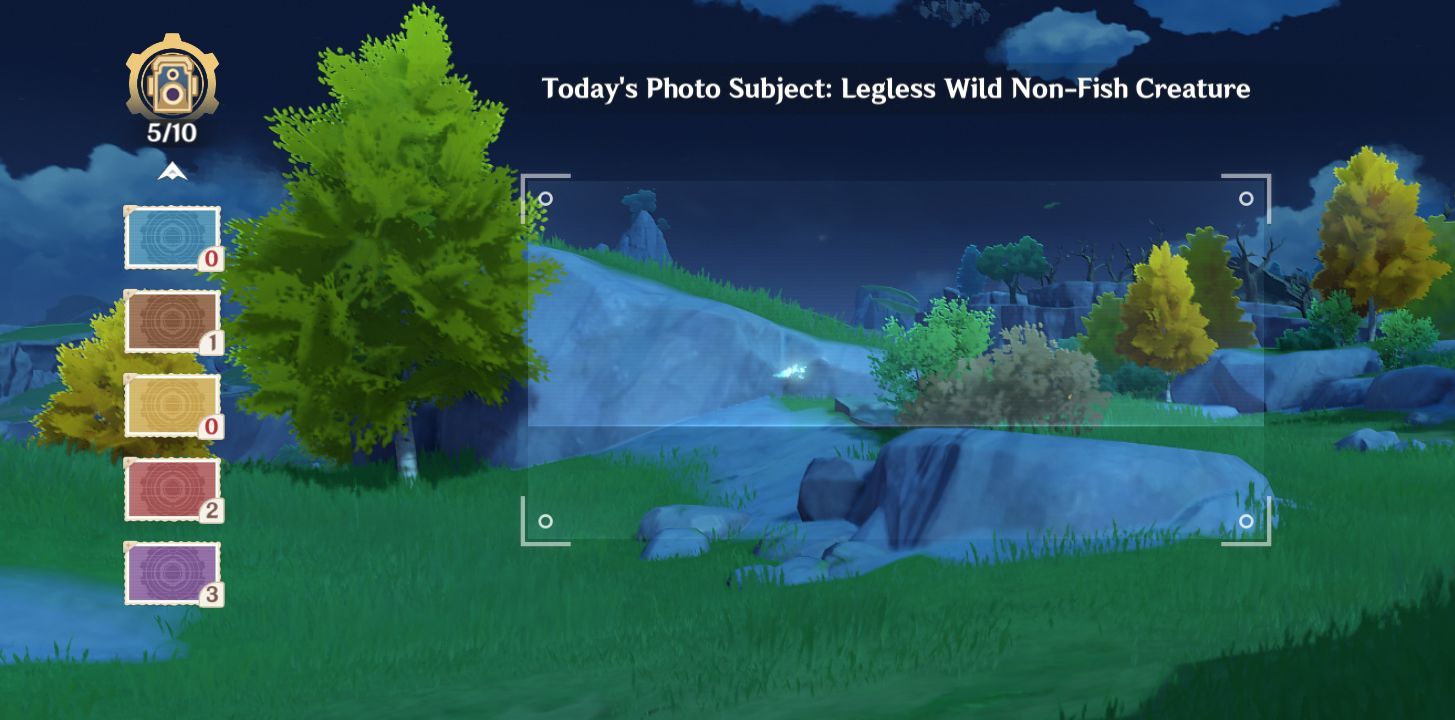Viewport: 1455px width, 720px height.
Task: Select the blue photo film swatch
Action: click(172, 238)
